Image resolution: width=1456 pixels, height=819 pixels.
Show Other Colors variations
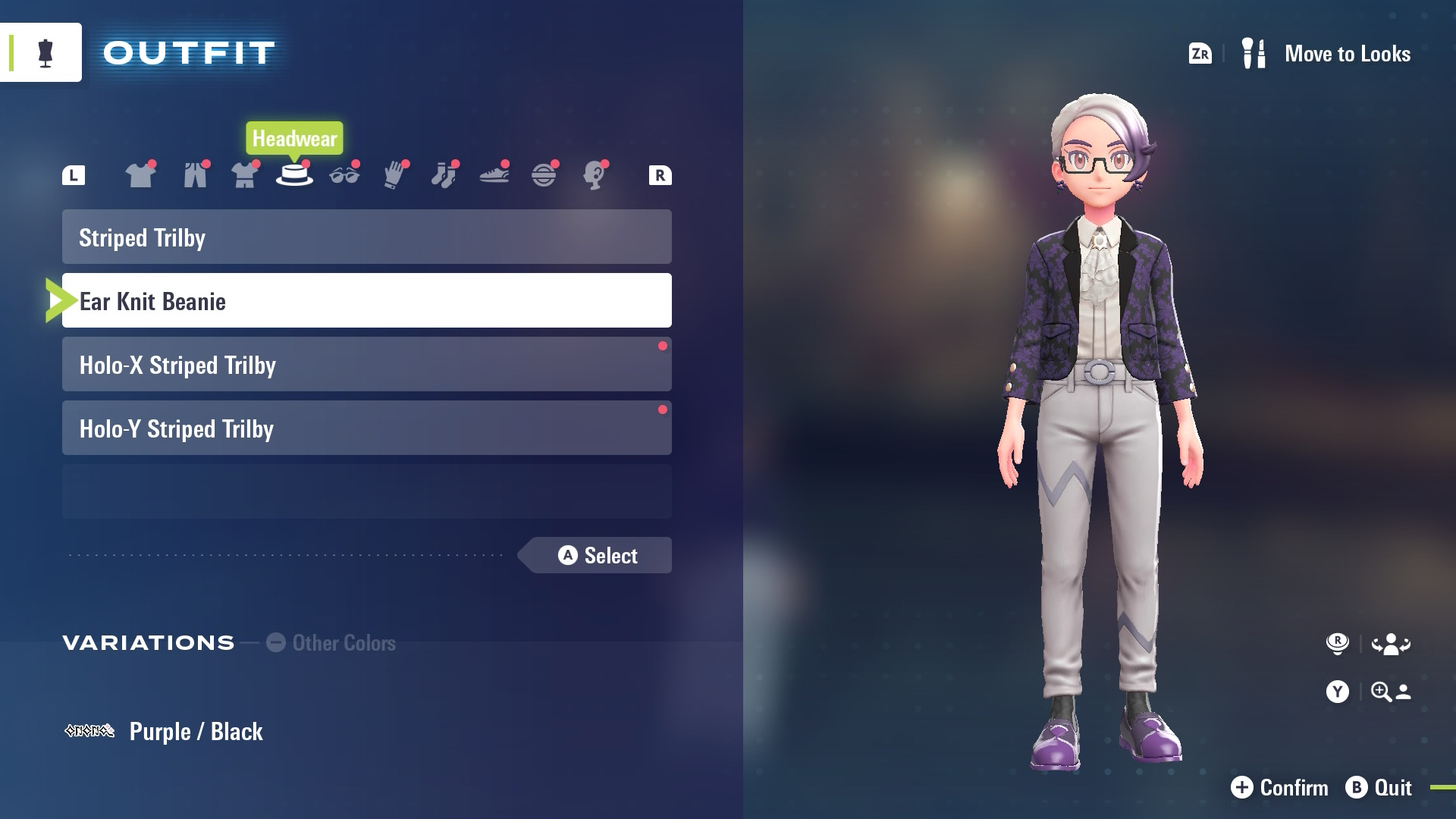(x=331, y=643)
